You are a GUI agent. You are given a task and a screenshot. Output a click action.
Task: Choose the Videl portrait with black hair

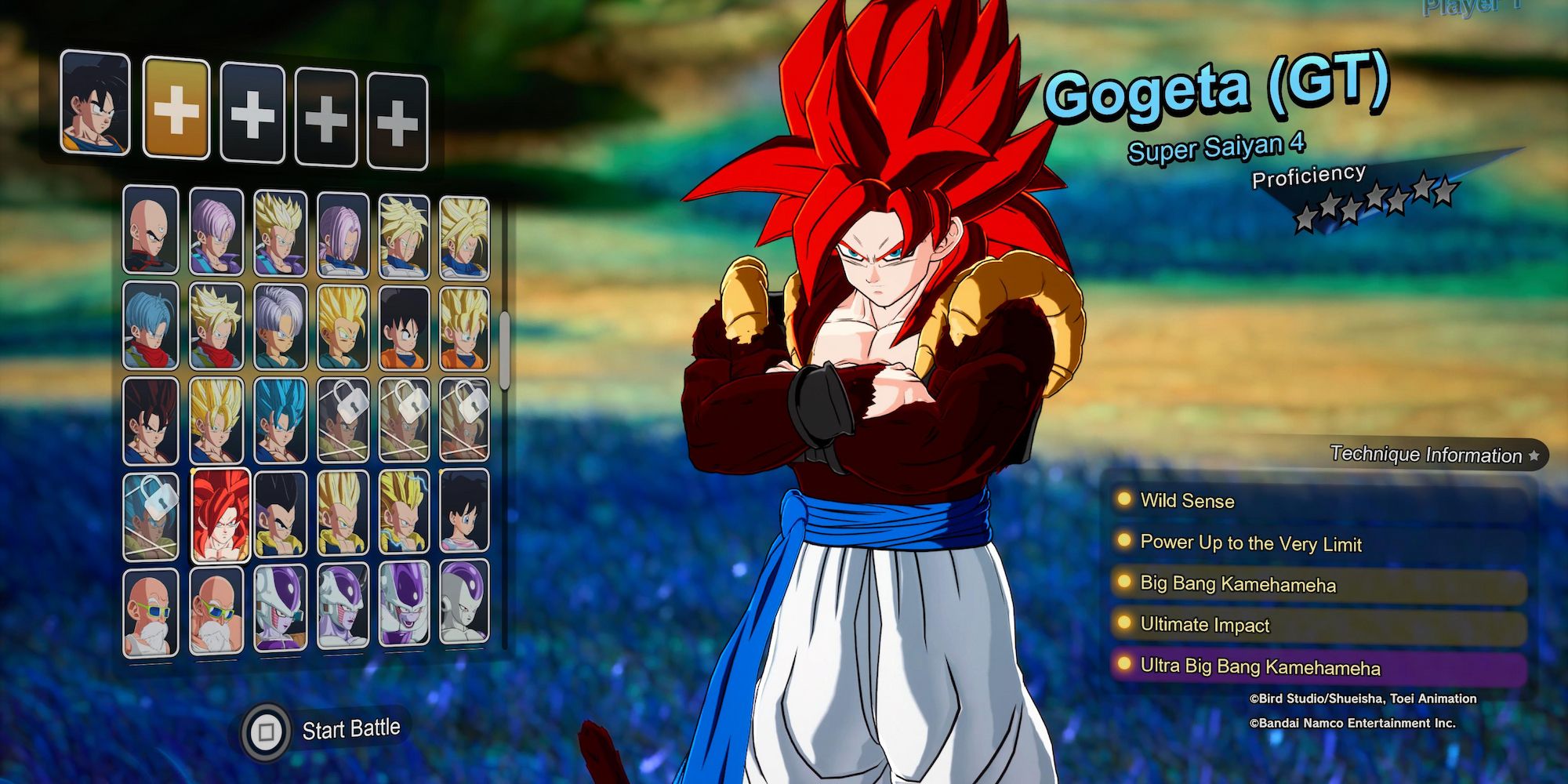click(464, 511)
